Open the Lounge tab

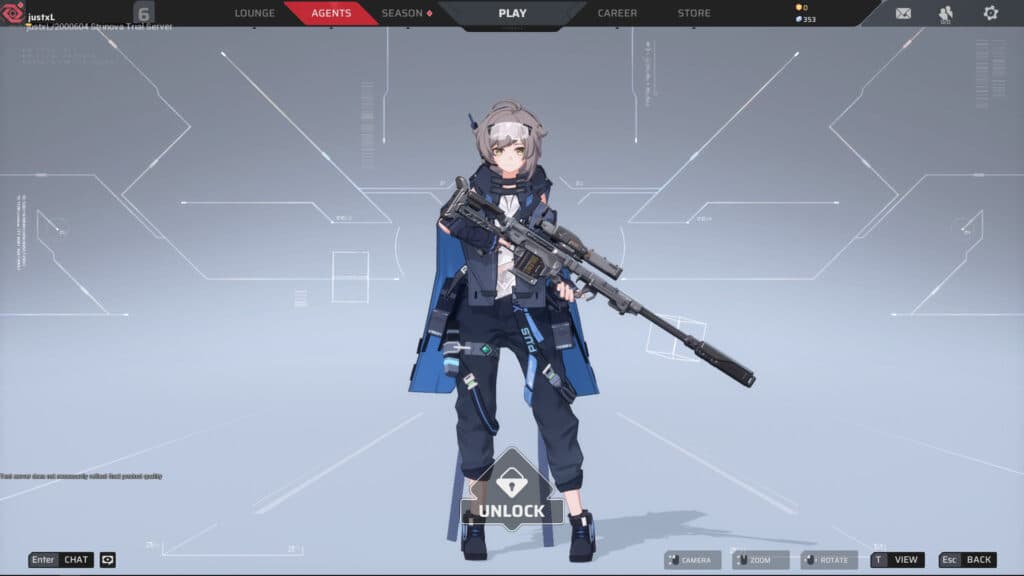[x=254, y=13]
